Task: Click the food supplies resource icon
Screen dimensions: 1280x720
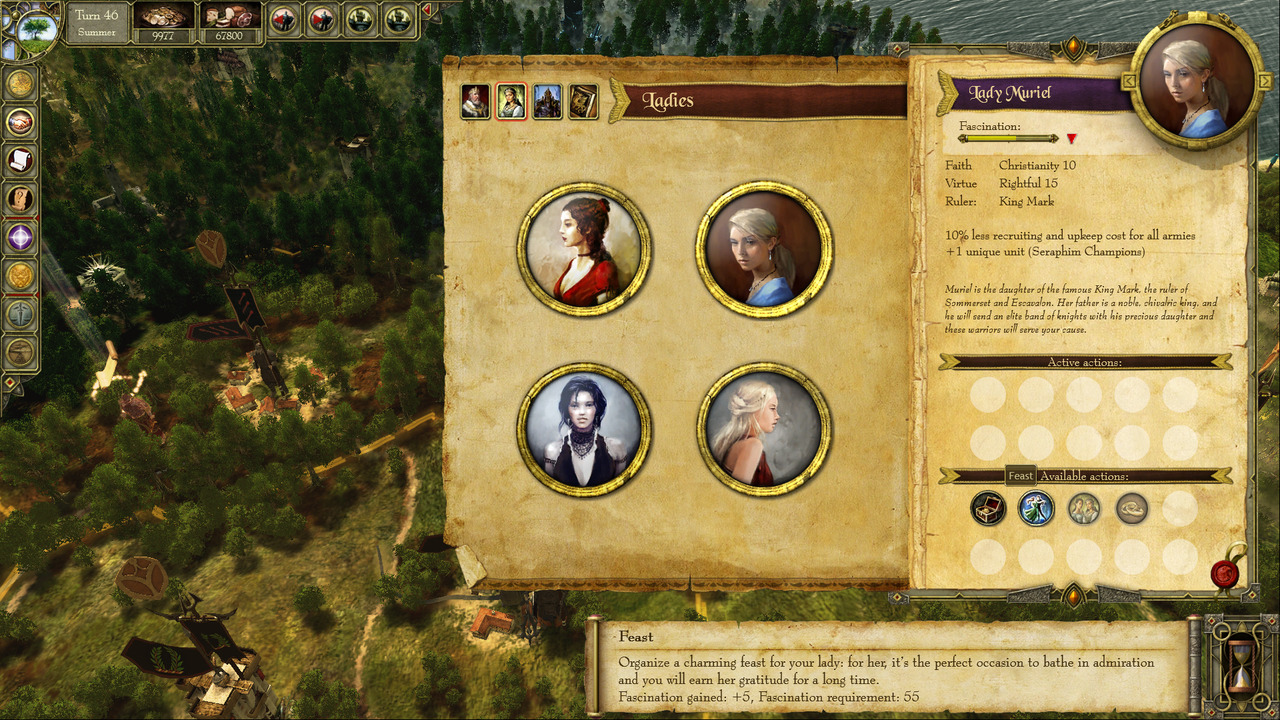Action: 231,17
